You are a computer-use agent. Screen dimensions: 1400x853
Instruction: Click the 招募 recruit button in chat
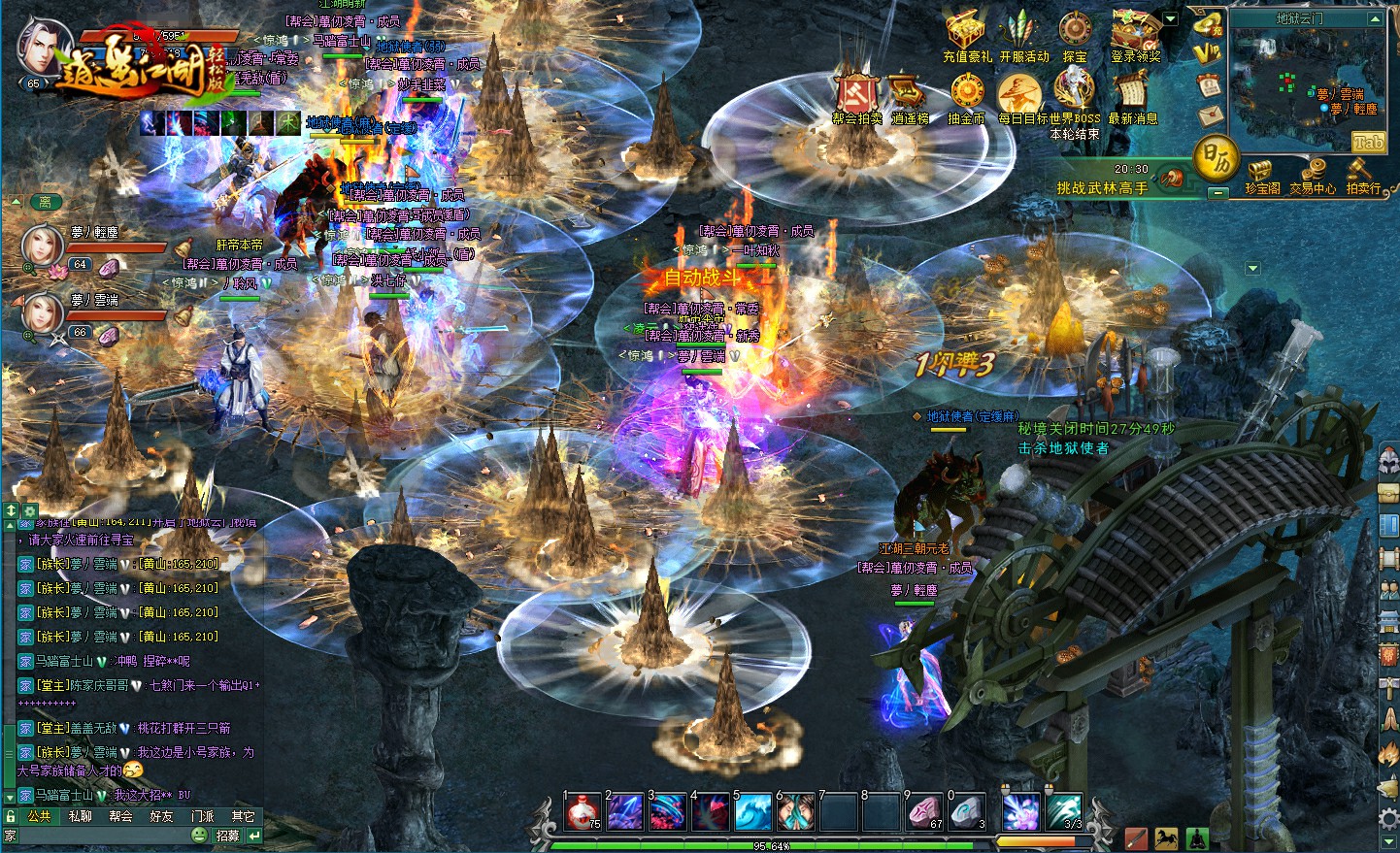coord(227,836)
